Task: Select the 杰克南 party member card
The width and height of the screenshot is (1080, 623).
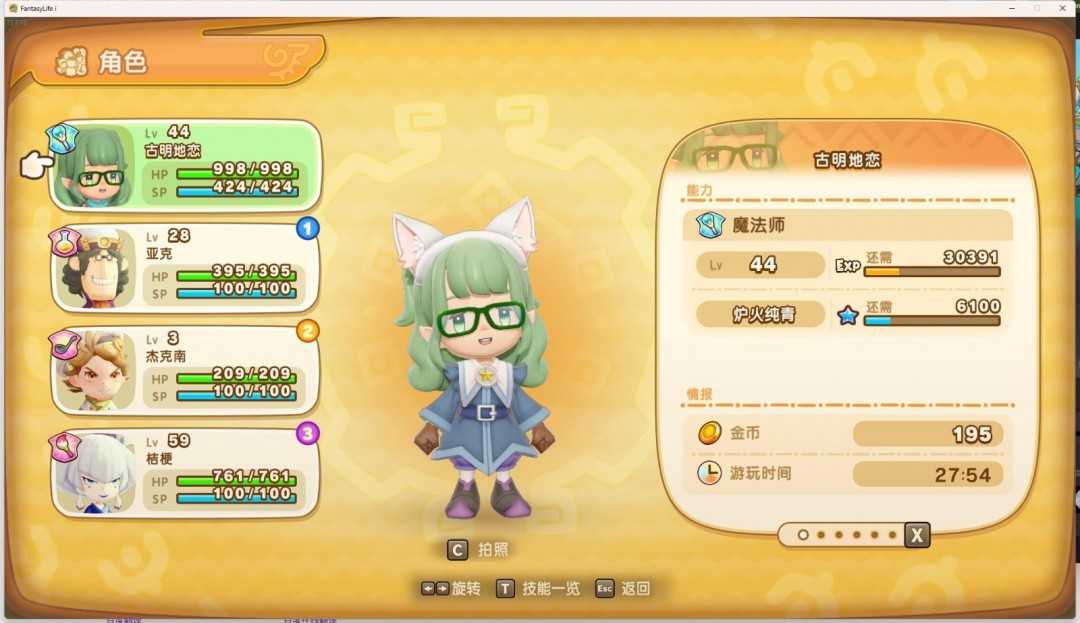Action: point(185,370)
